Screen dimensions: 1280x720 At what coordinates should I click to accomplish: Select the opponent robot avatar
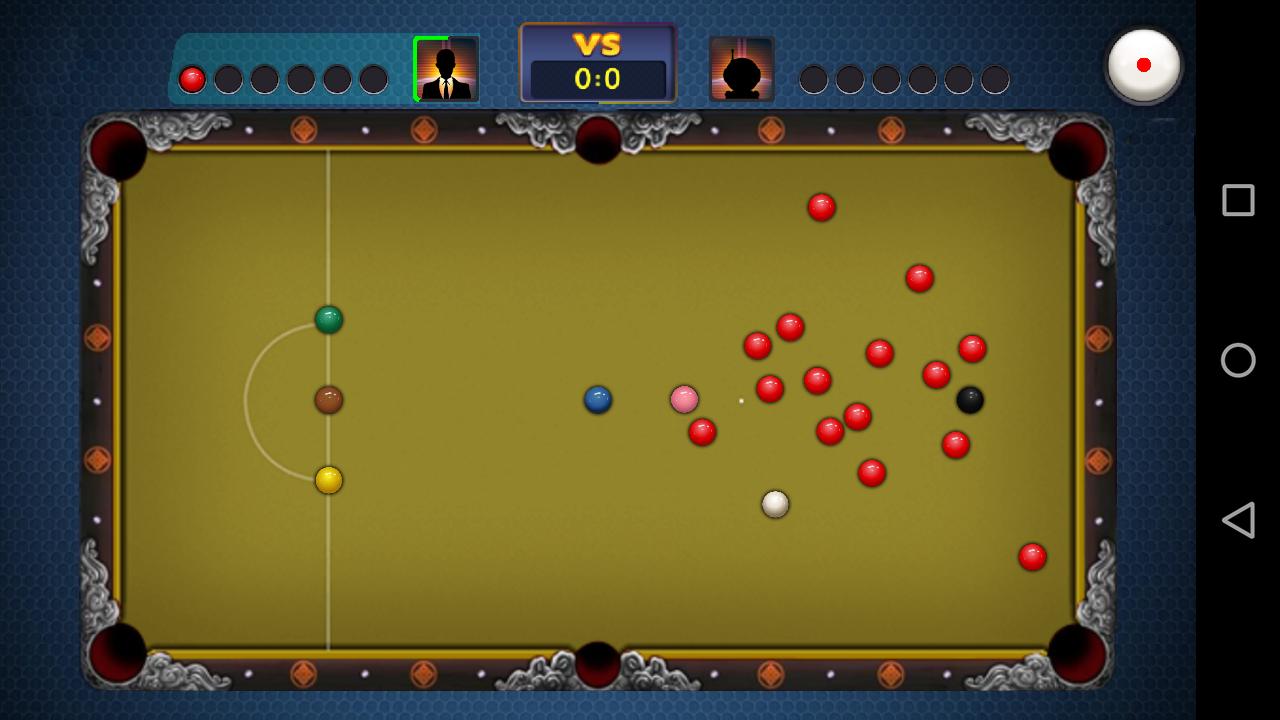tap(742, 70)
